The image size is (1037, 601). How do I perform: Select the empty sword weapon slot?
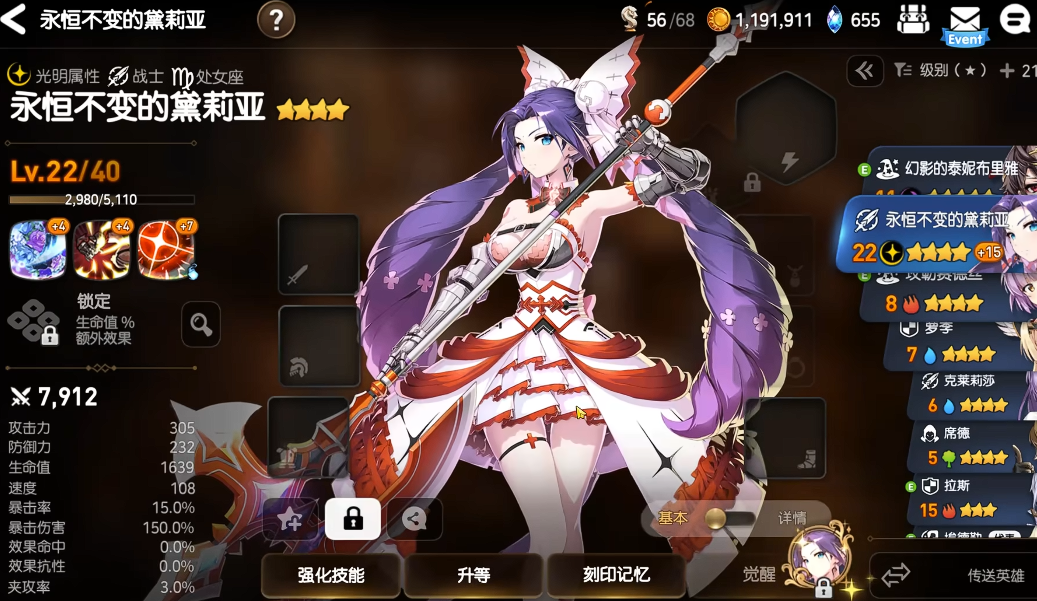click(x=318, y=255)
